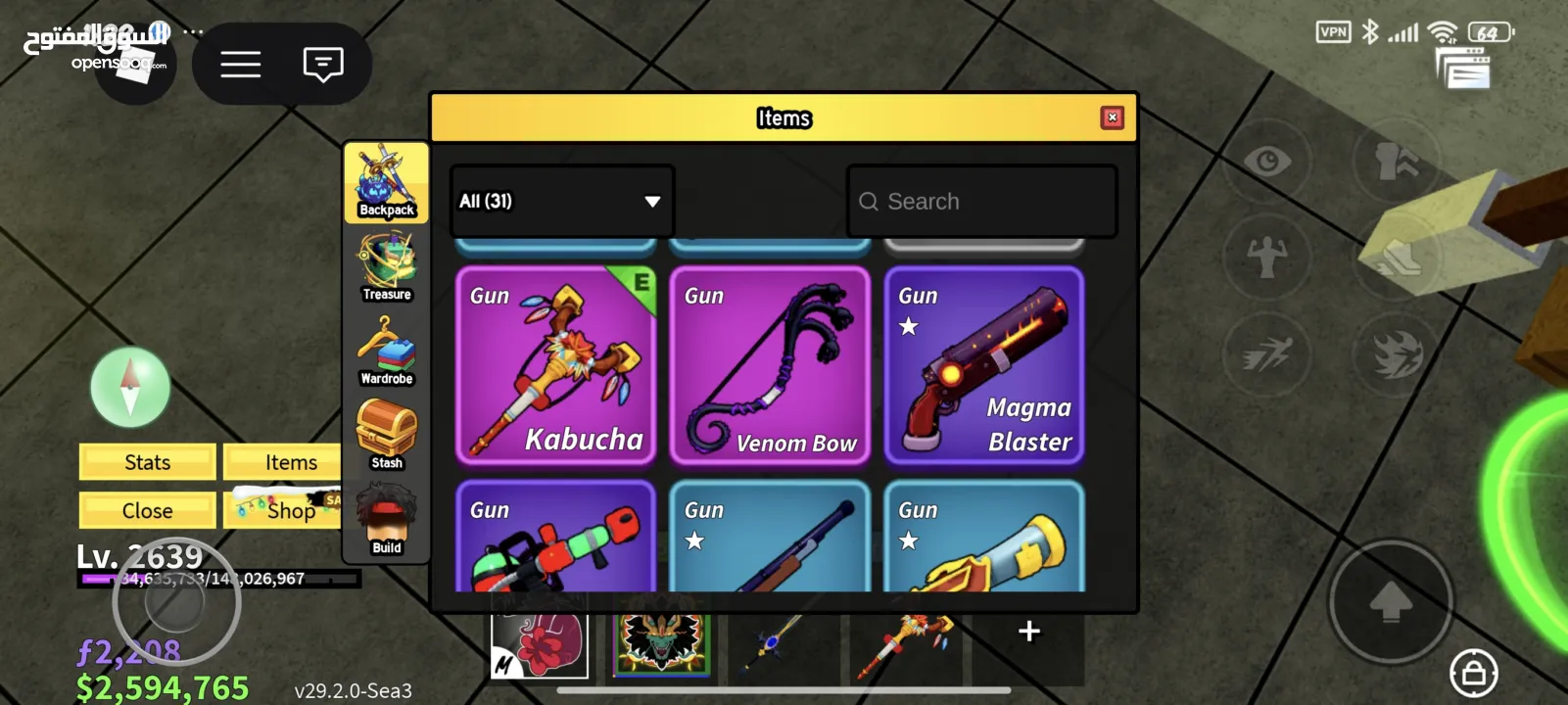Close the Items window

(x=1112, y=117)
